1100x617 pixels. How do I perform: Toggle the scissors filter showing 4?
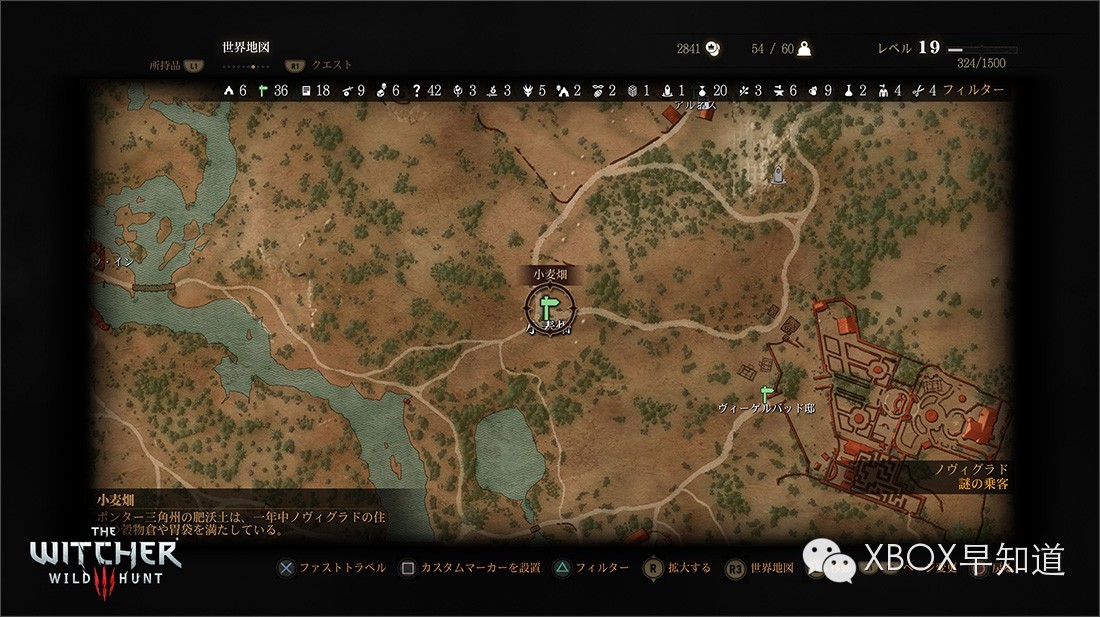[924, 90]
